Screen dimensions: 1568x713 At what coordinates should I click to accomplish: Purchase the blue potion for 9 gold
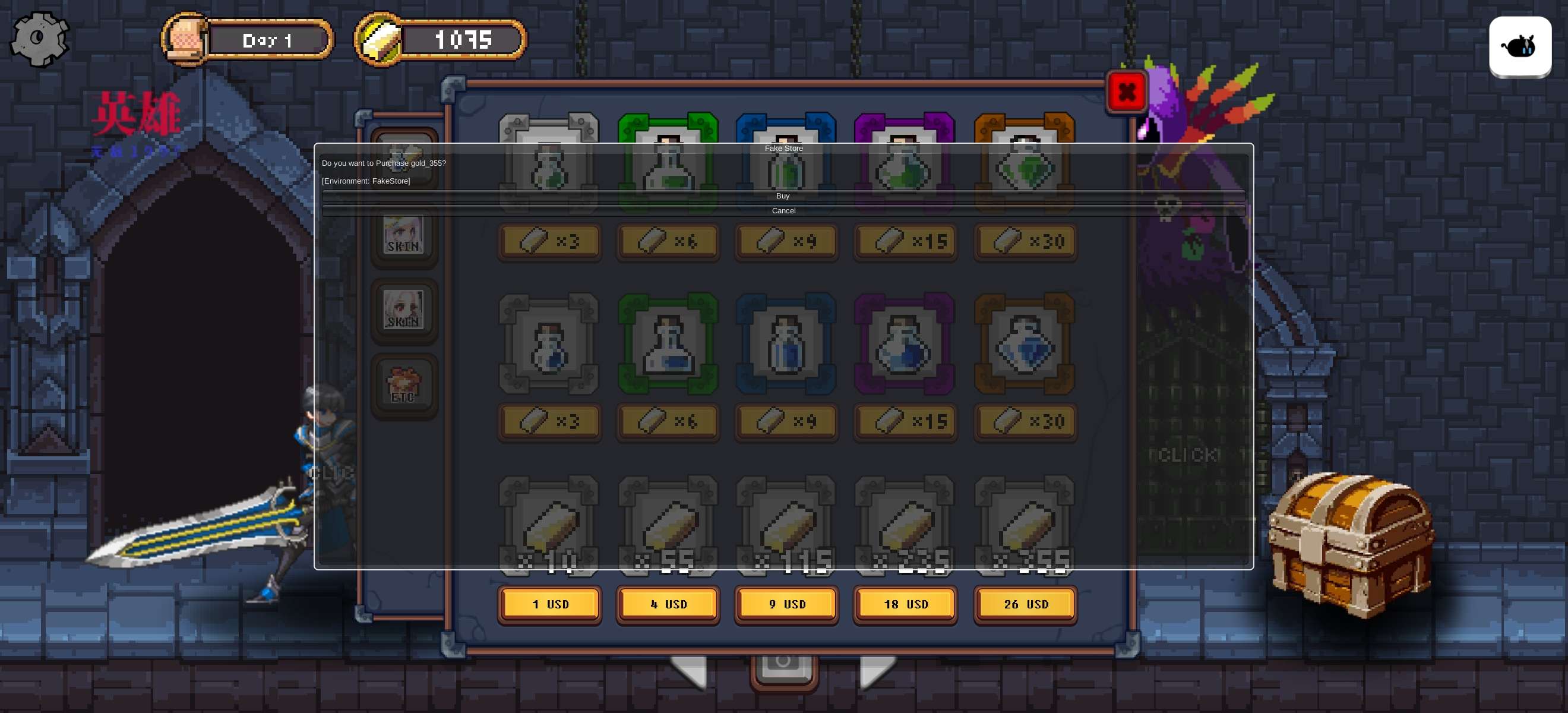point(786,421)
